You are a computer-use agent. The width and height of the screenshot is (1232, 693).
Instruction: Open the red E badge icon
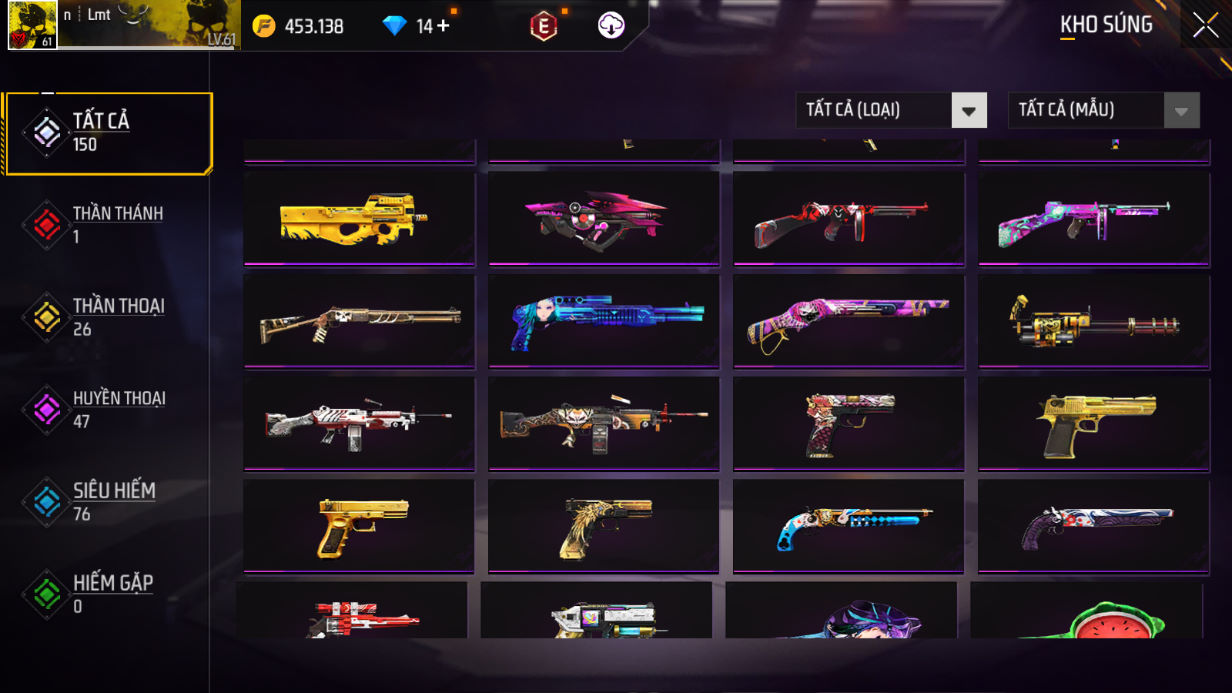[x=543, y=27]
